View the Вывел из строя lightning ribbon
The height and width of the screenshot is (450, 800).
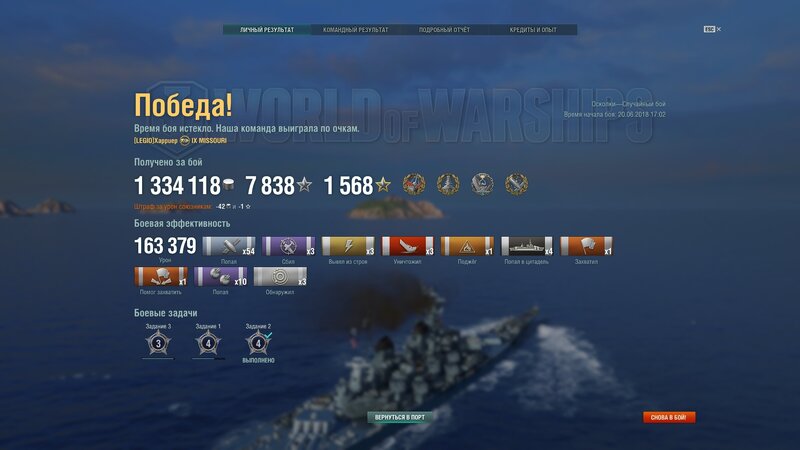pos(349,246)
